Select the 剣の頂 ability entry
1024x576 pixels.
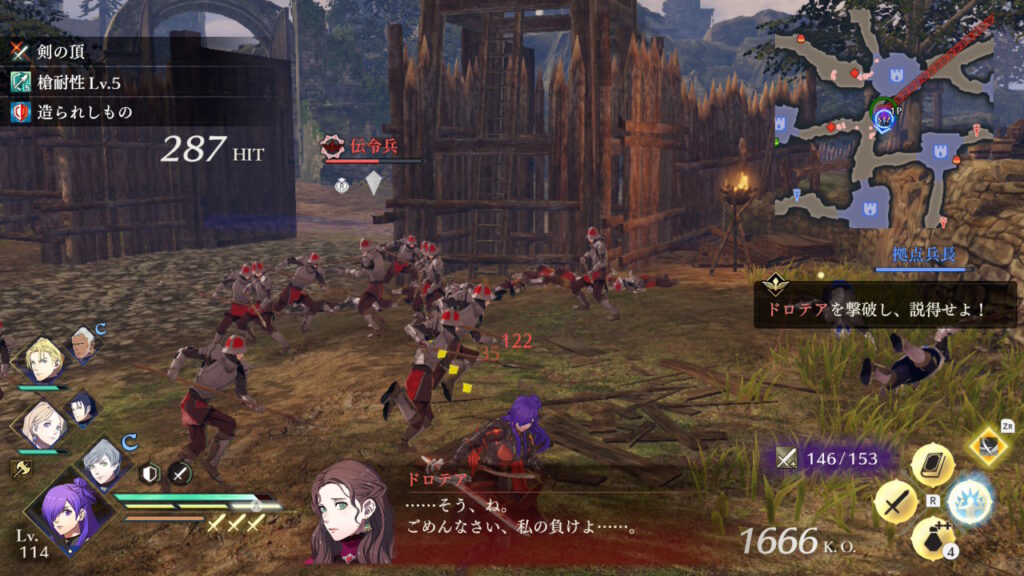[x=72, y=49]
